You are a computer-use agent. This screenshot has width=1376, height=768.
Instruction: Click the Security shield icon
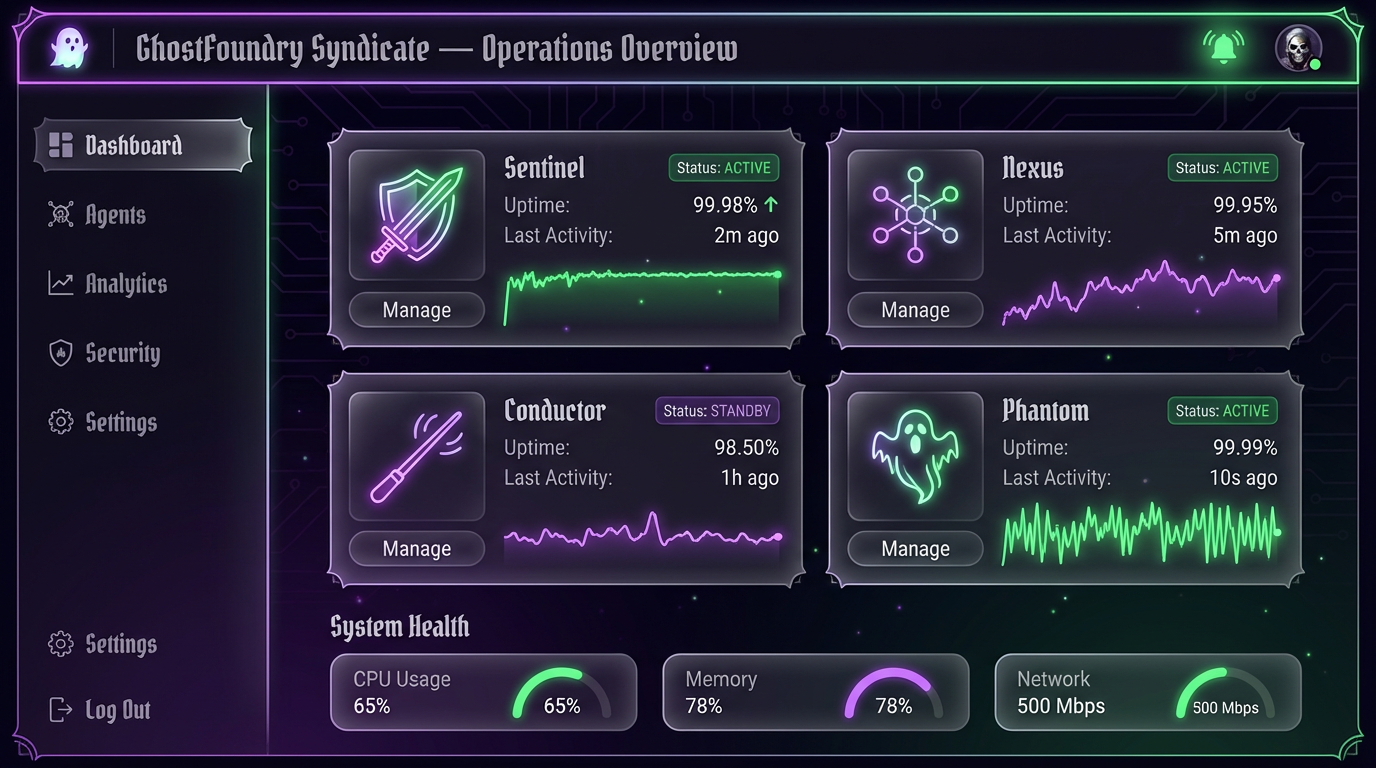[60, 352]
